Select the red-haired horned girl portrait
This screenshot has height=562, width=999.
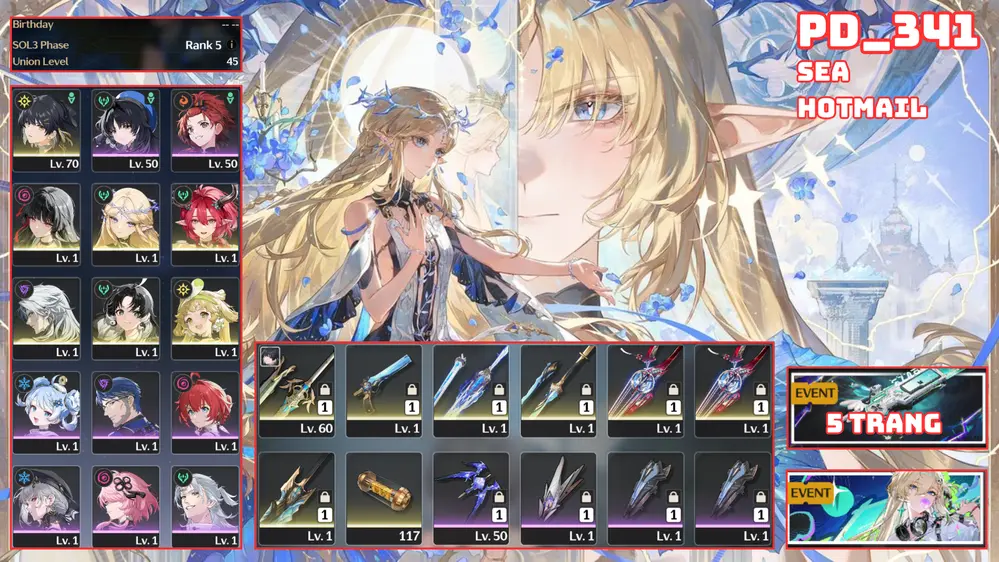205,222
